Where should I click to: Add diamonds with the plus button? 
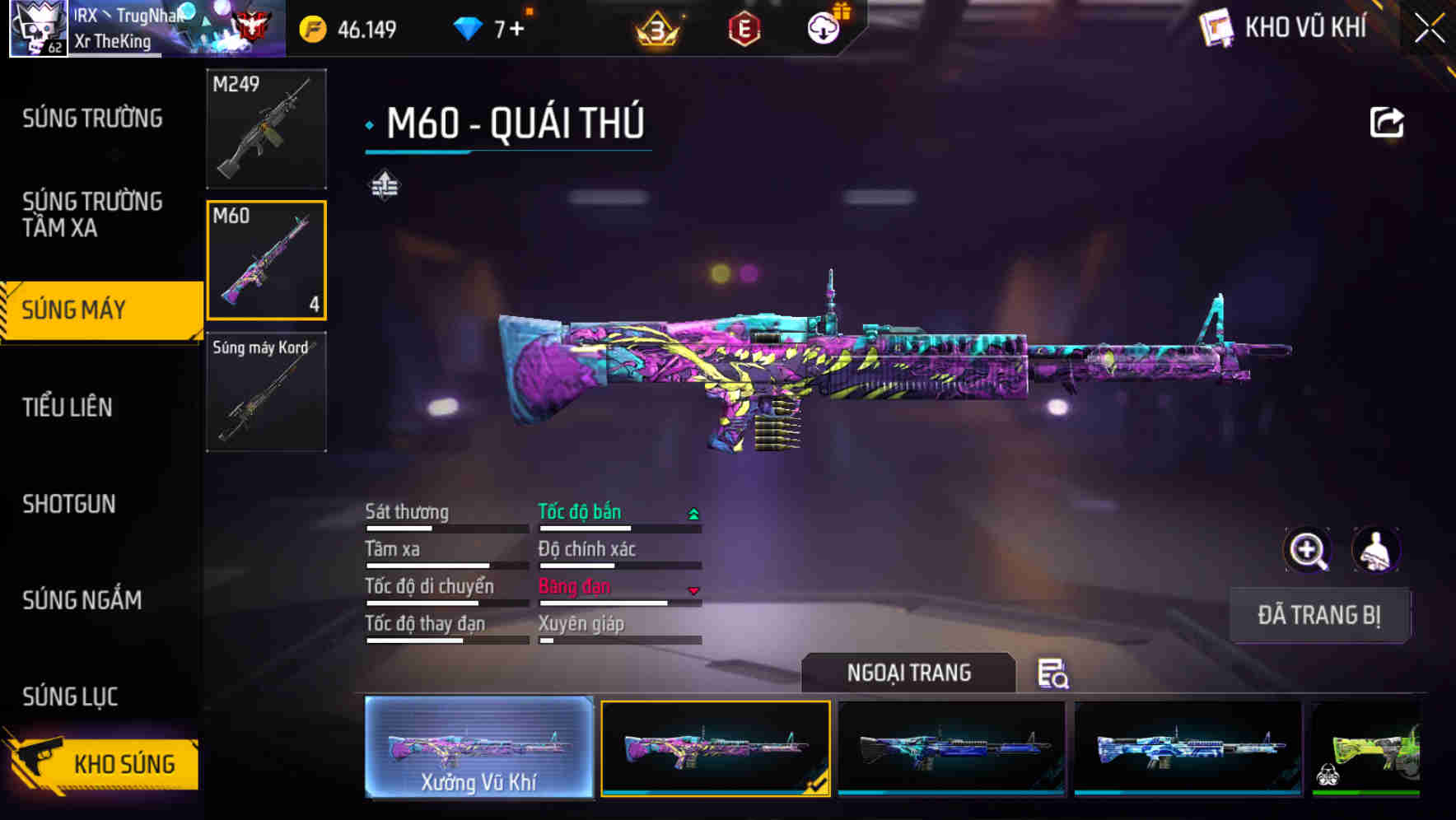click(516, 30)
